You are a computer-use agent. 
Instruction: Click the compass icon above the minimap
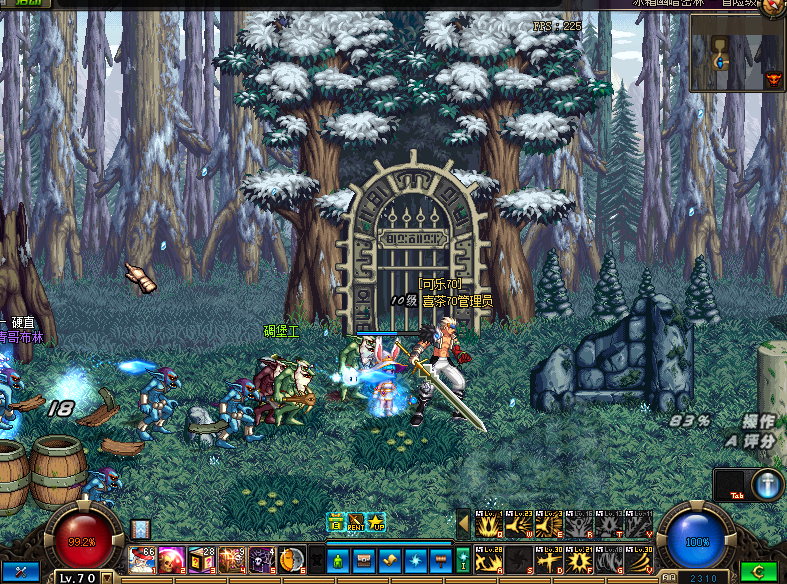point(773,7)
